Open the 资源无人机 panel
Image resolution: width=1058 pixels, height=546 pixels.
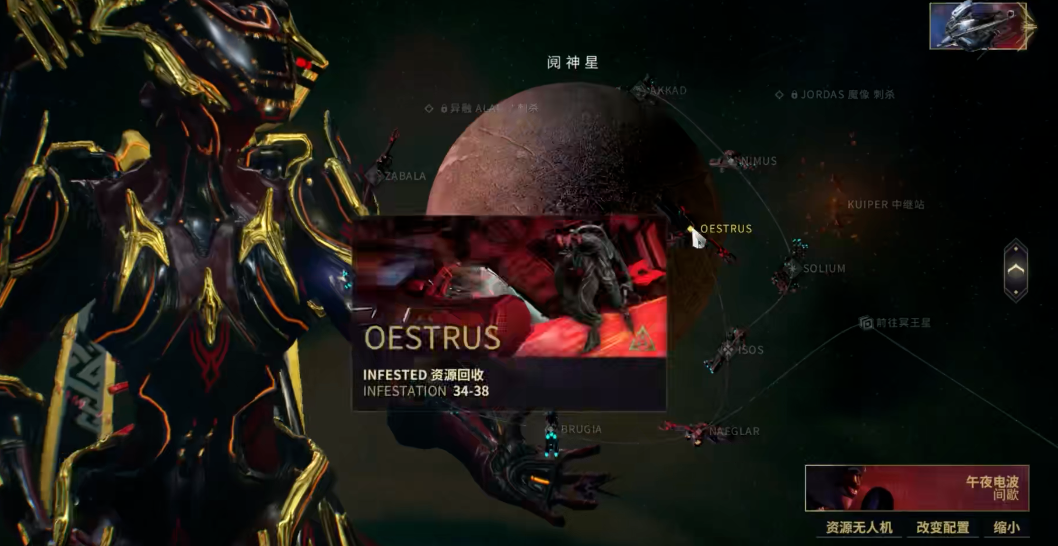tap(858, 527)
